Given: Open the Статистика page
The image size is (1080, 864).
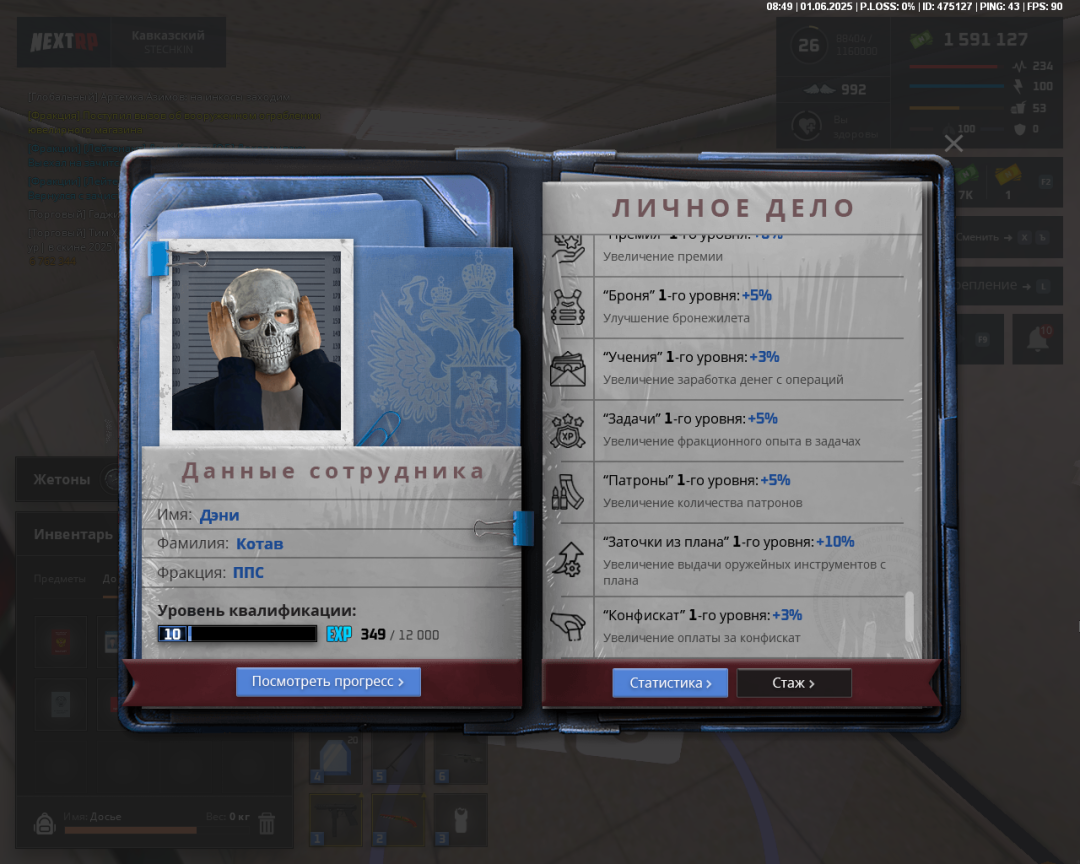Looking at the screenshot, I should (670, 683).
